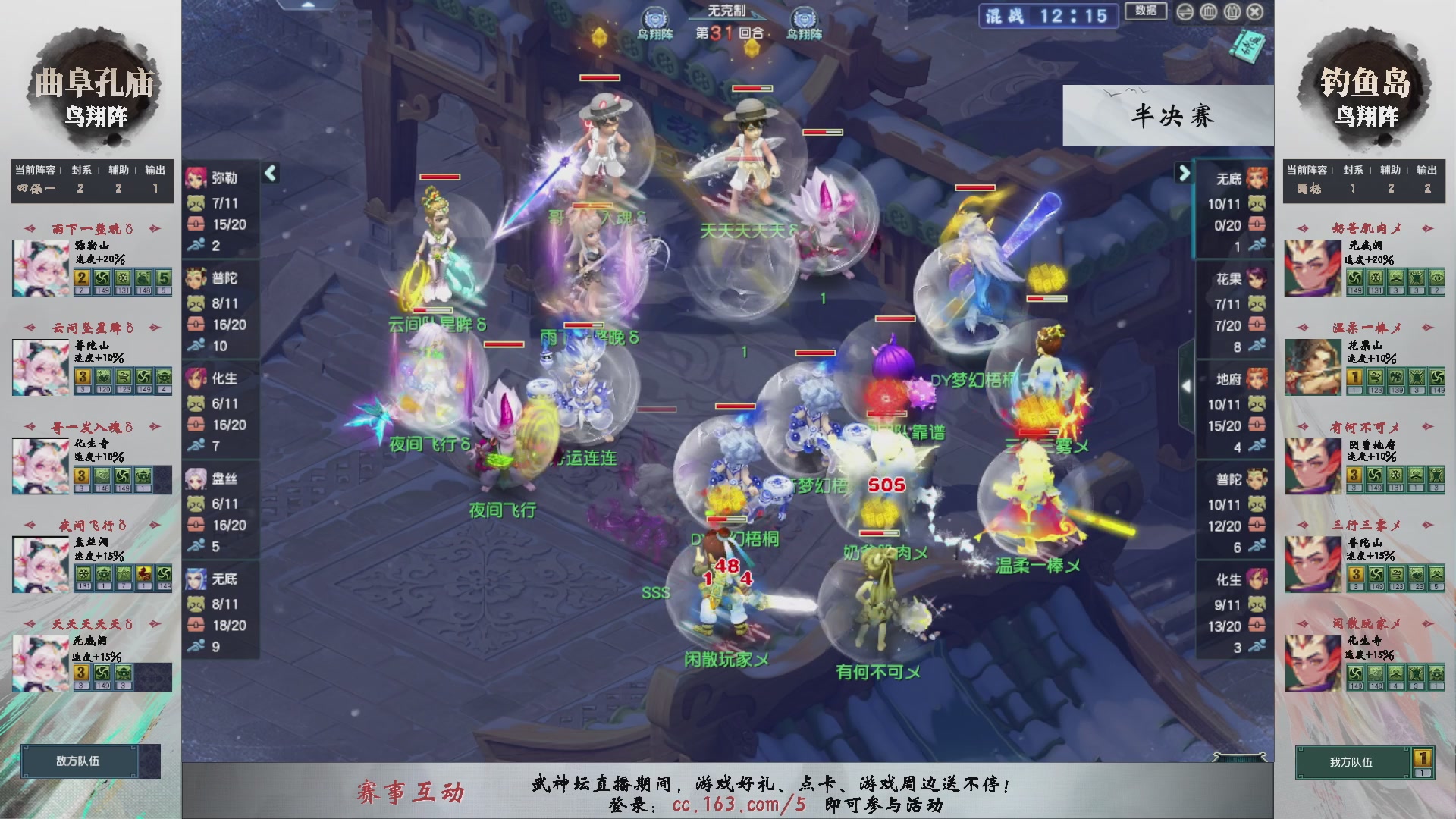Expand the enemy panel with the right chevron
The height and width of the screenshot is (819, 1456).
1183,173
